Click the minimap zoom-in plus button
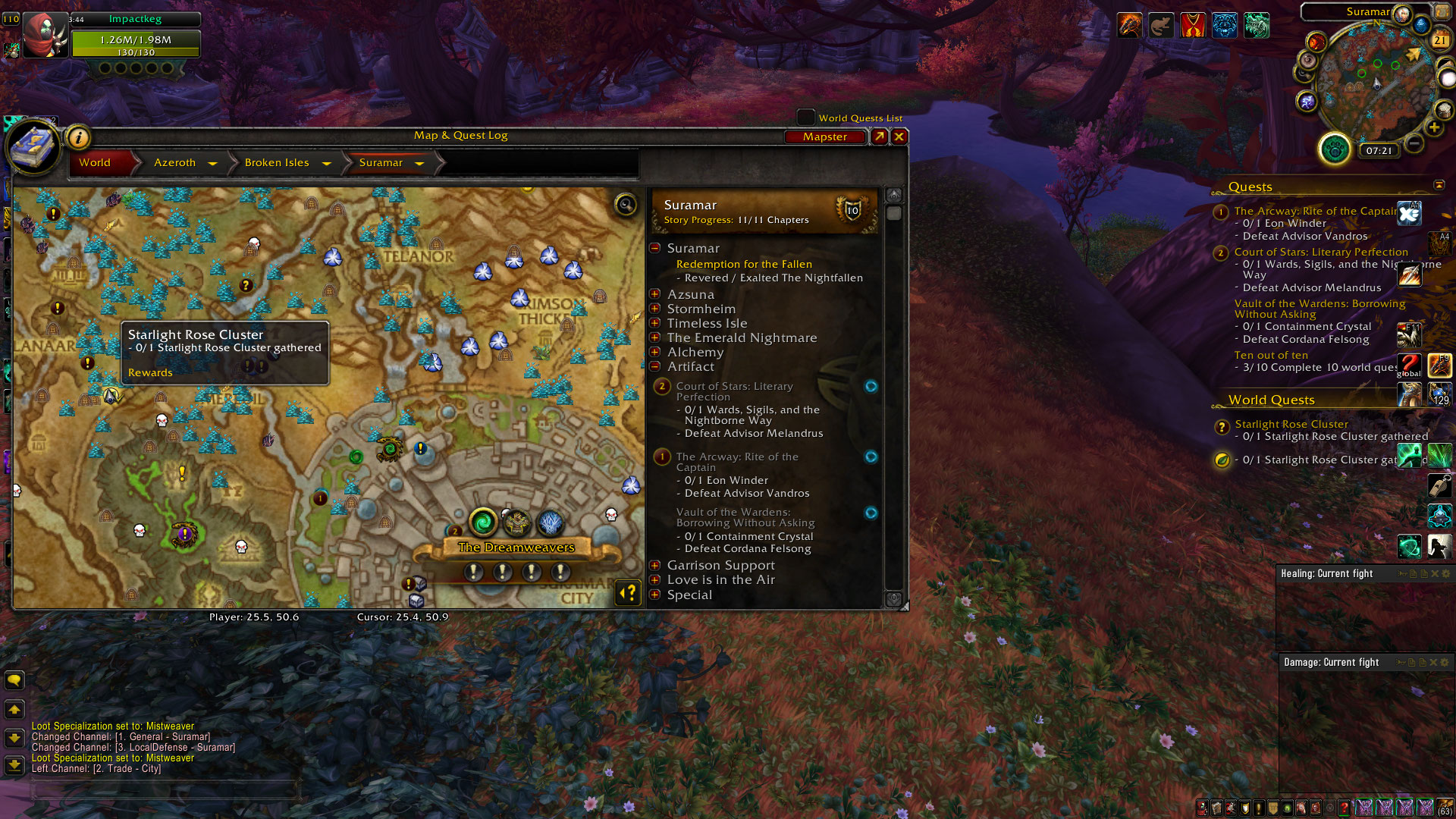Viewport: 1456px width, 819px height. tap(1433, 127)
